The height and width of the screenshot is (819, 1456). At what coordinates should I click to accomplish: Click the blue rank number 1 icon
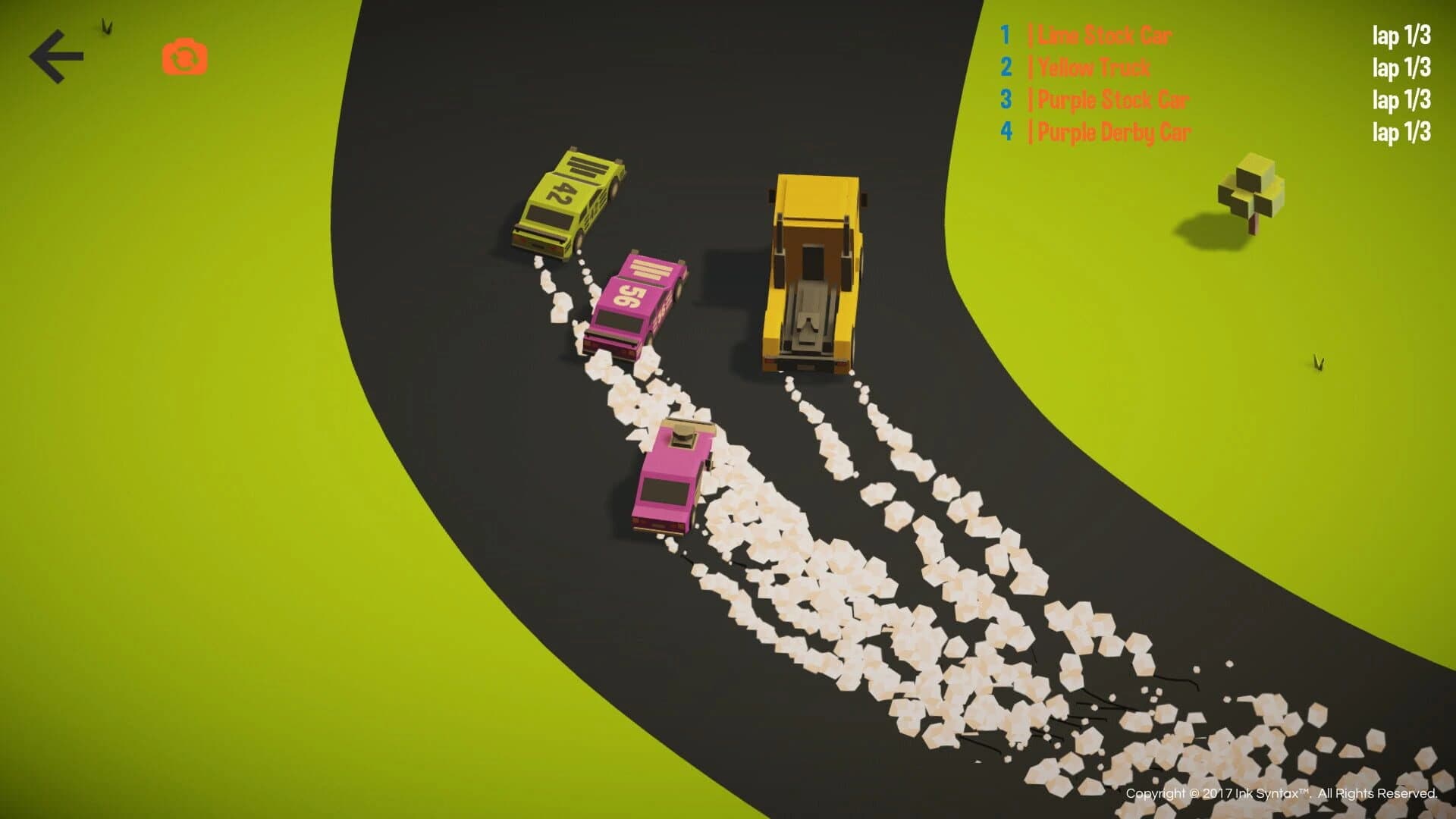click(x=1005, y=35)
